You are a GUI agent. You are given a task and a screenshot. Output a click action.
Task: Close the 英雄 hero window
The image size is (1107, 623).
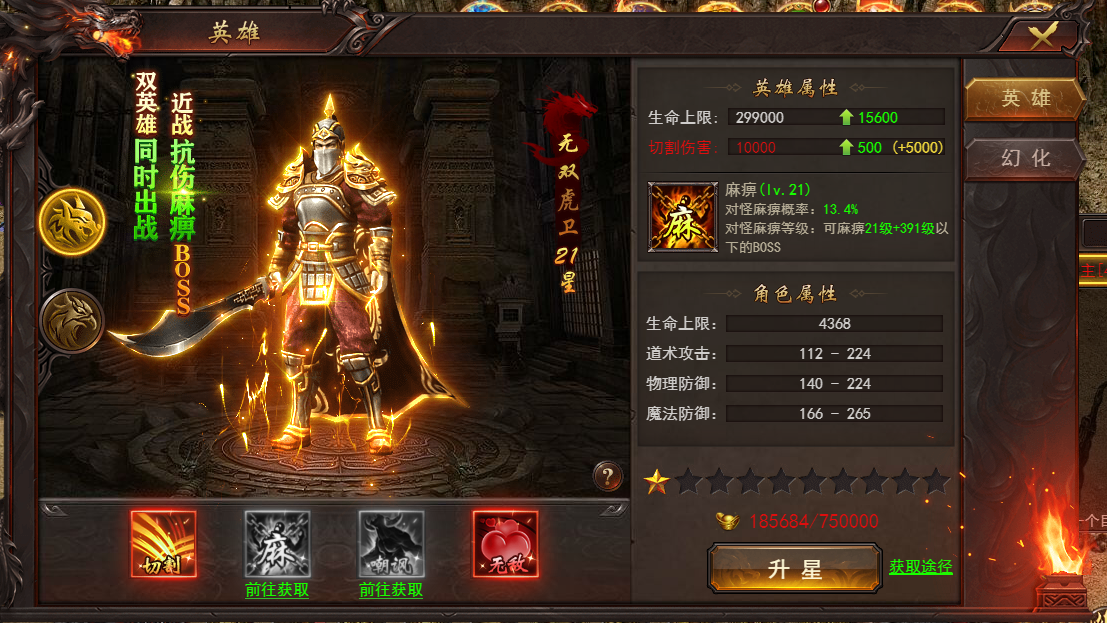(1043, 36)
